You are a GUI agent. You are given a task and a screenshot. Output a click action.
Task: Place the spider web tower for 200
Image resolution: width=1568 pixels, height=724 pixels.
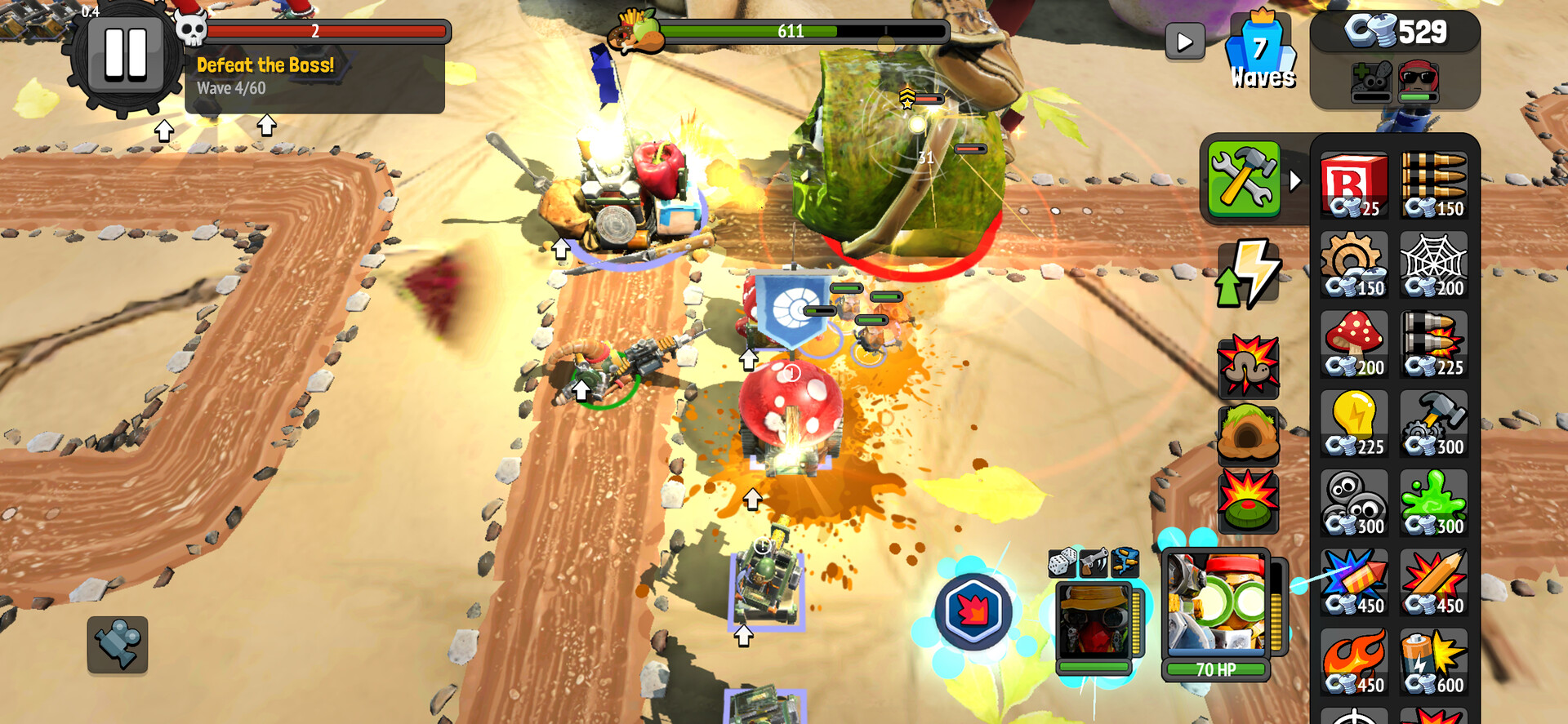pyautogui.click(x=1434, y=261)
